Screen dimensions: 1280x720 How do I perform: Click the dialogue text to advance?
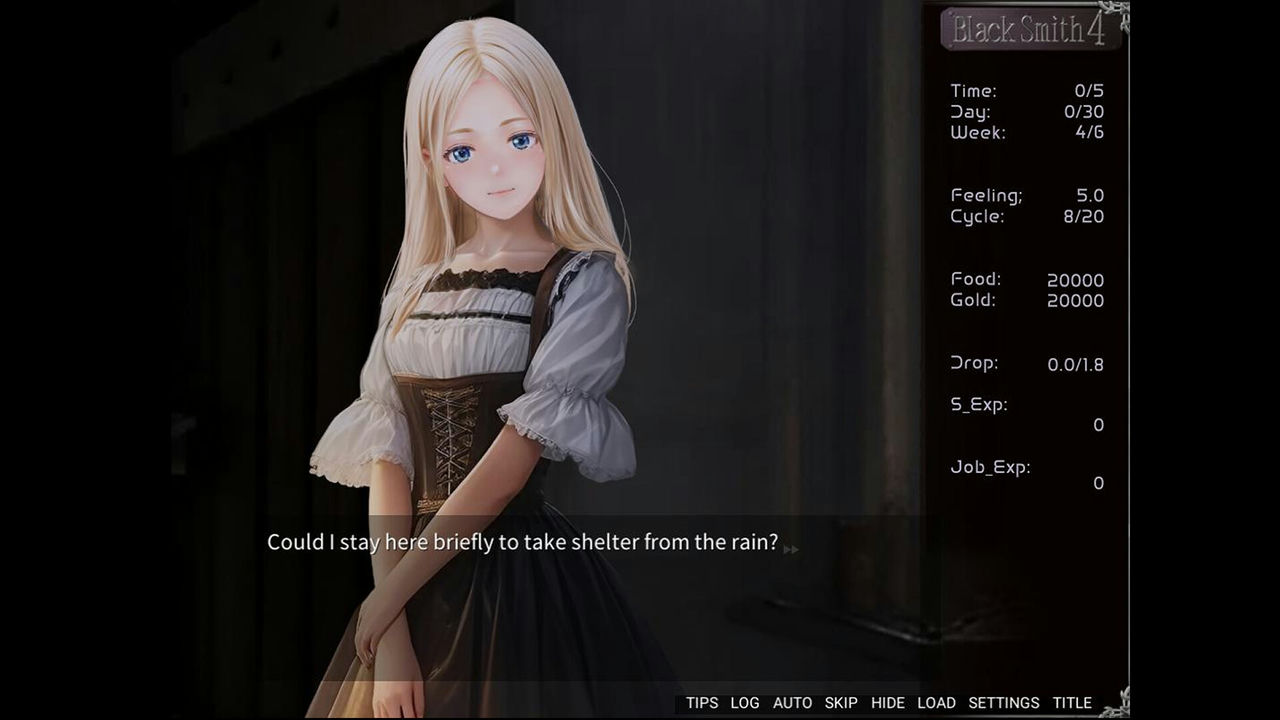pos(520,543)
